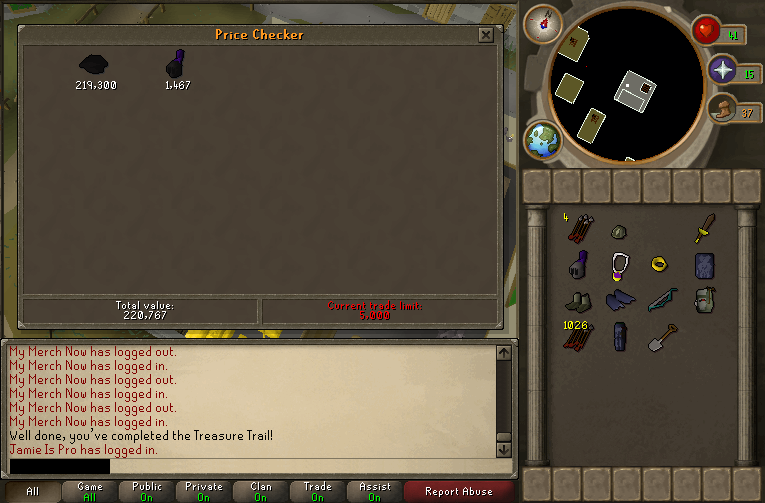Select the purple-plumed helm worth 1,467
765x503 pixels.
tap(177, 65)
